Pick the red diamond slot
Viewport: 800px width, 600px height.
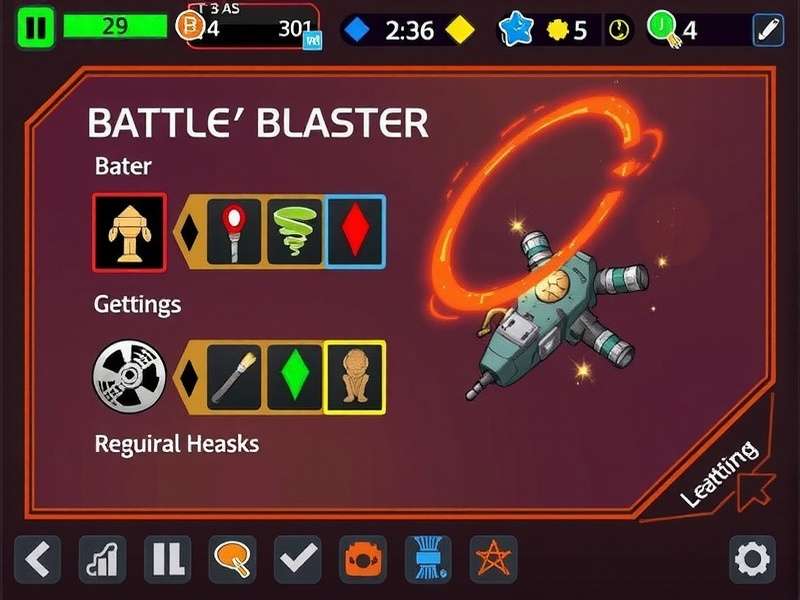355,232
